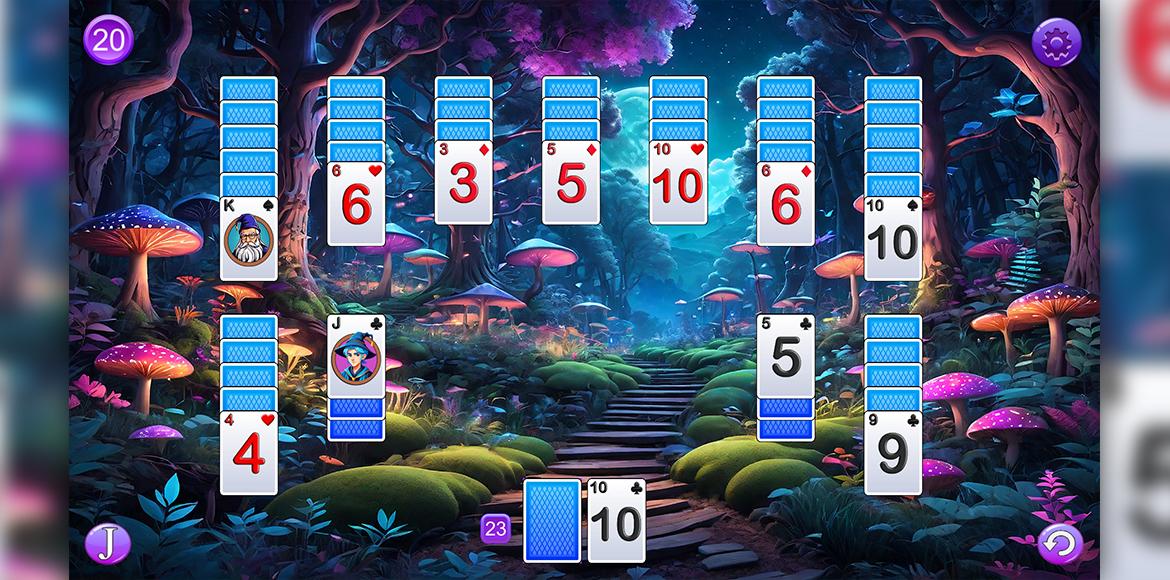
Task: Click the undo arrow button
Action: [x=1059, y=545]
